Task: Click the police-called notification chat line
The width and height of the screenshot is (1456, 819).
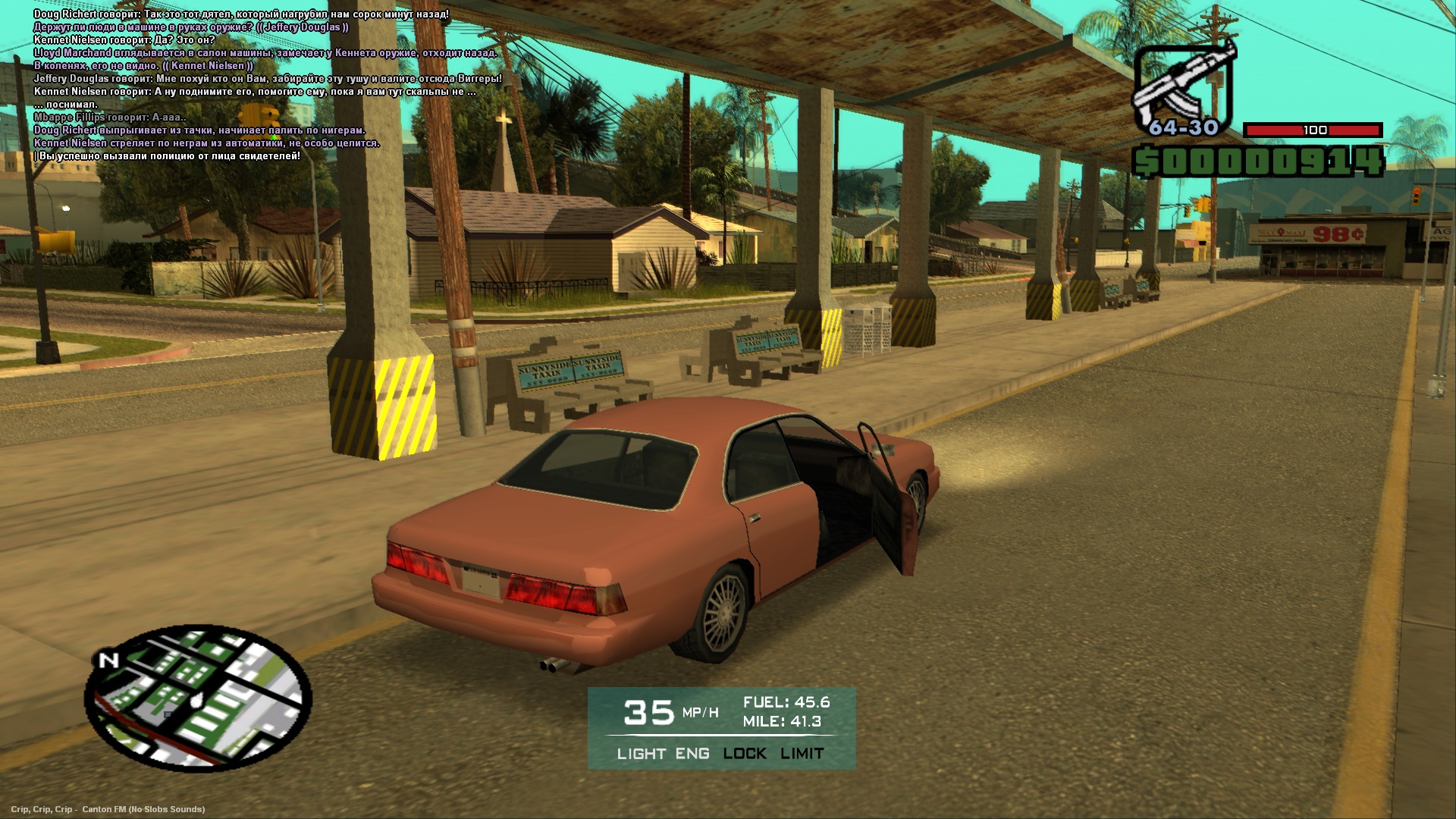Action: pos(169,156)
